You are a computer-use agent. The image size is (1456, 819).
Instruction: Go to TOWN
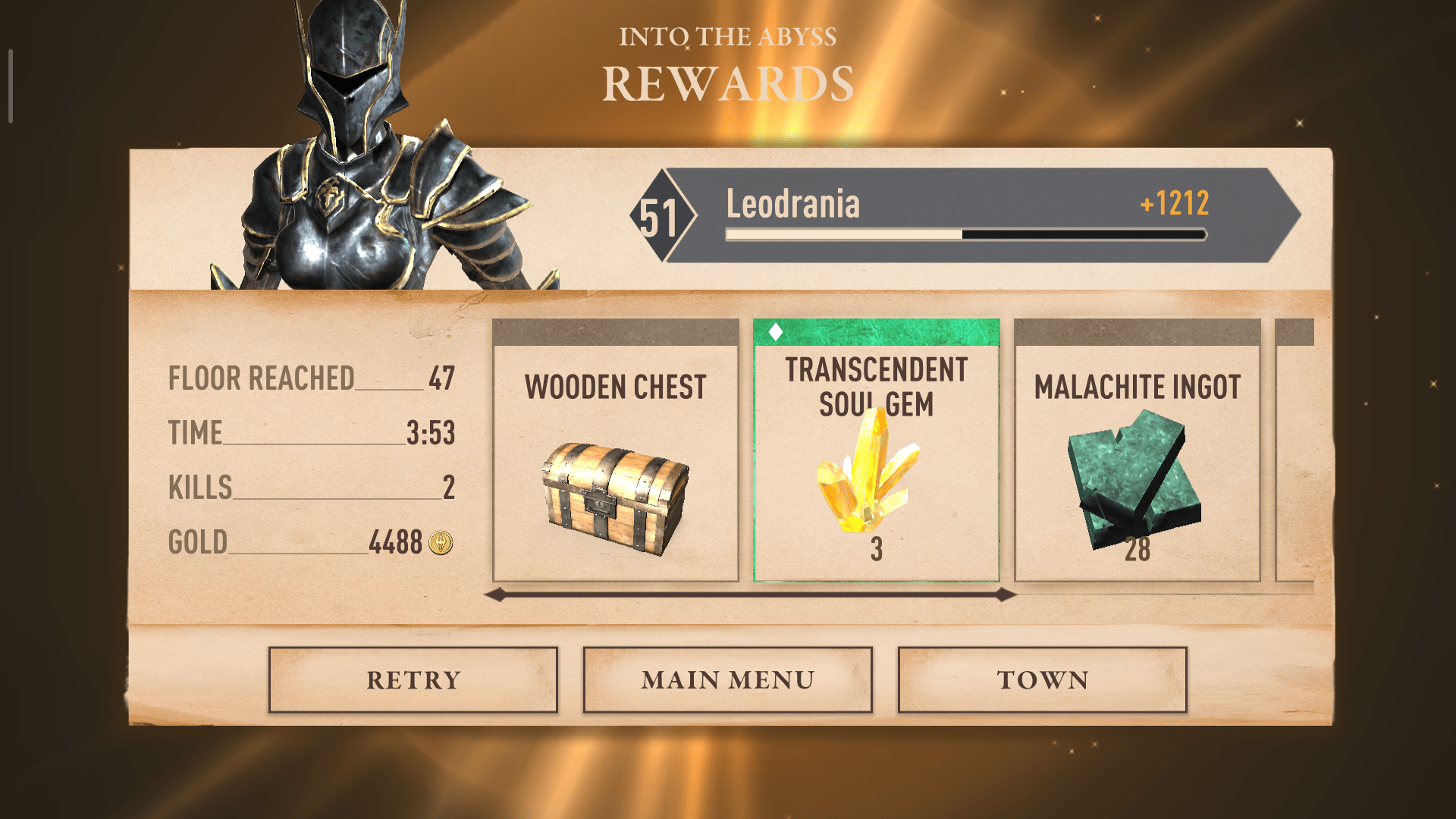(x=1042, y=679)
